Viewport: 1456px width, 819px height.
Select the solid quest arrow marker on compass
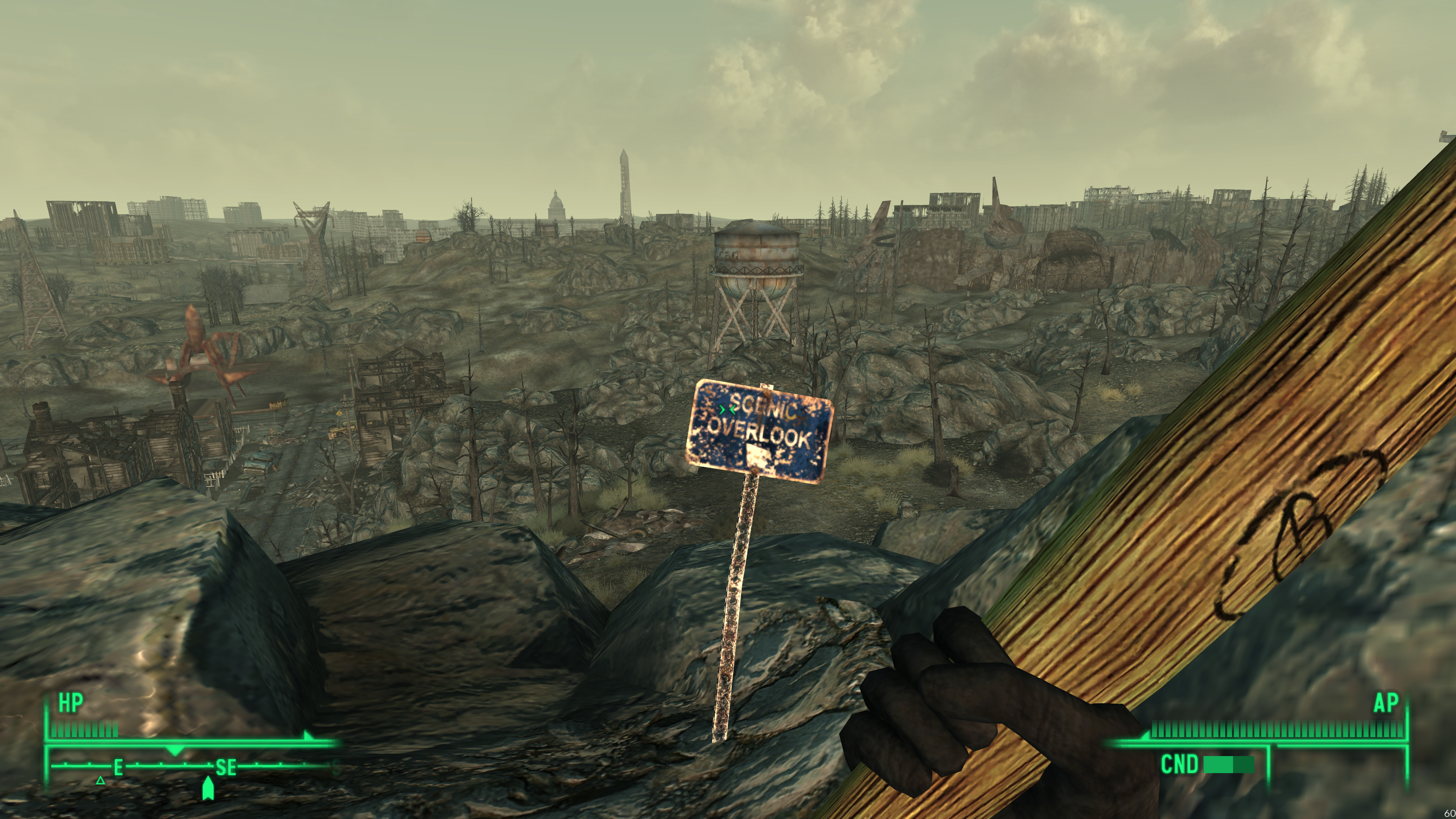coord(208,788)
